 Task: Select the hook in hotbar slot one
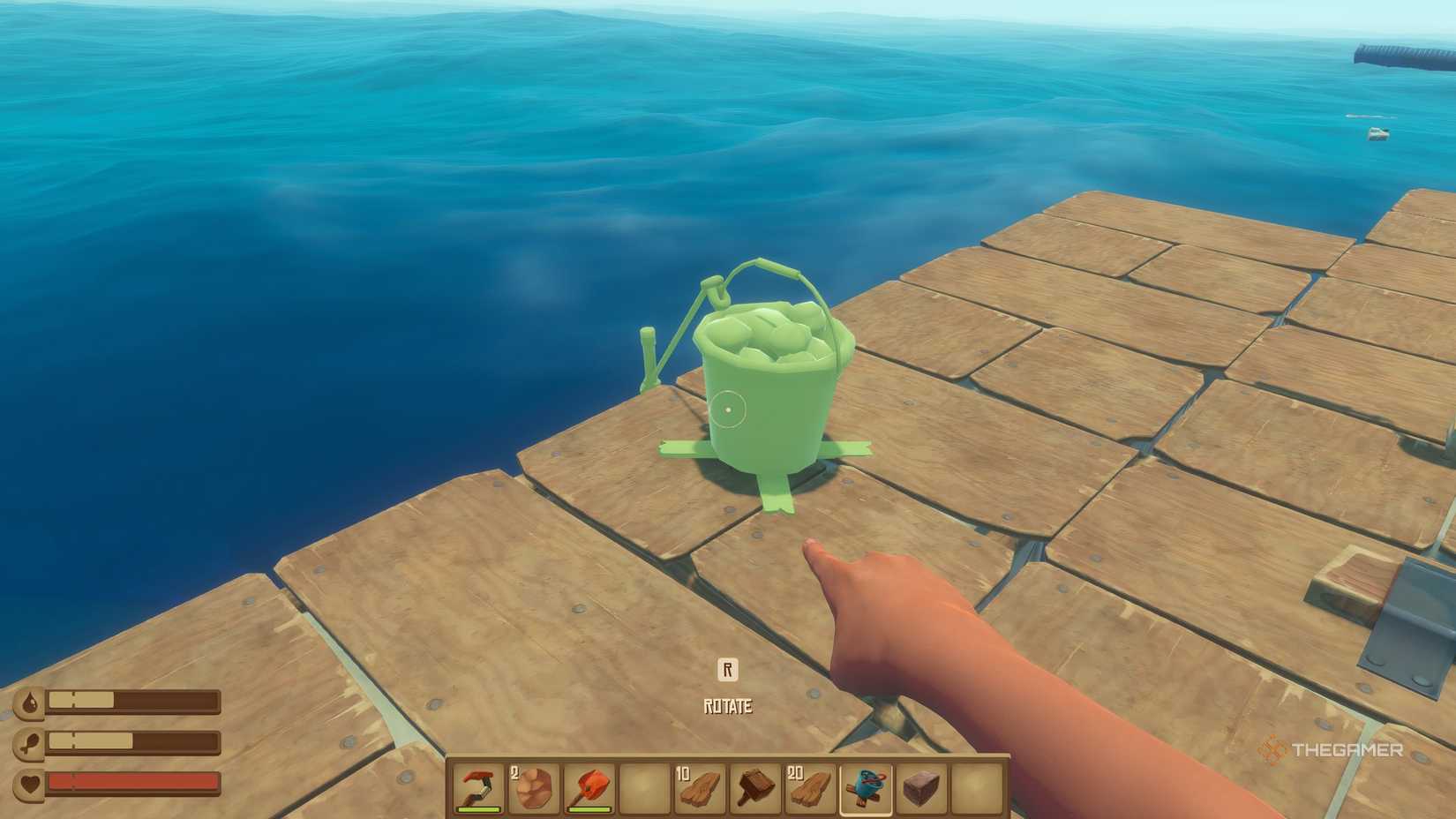coord(477,790)
